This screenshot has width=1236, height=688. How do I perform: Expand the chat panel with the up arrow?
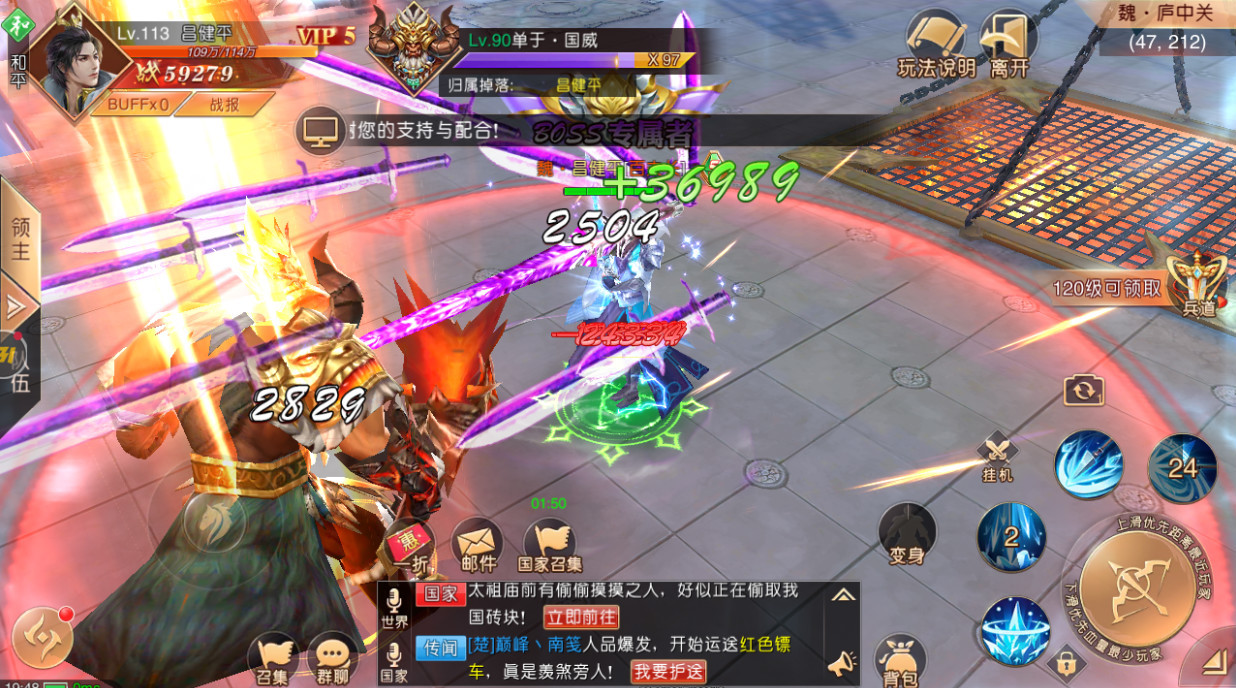[x=843, y=595]
